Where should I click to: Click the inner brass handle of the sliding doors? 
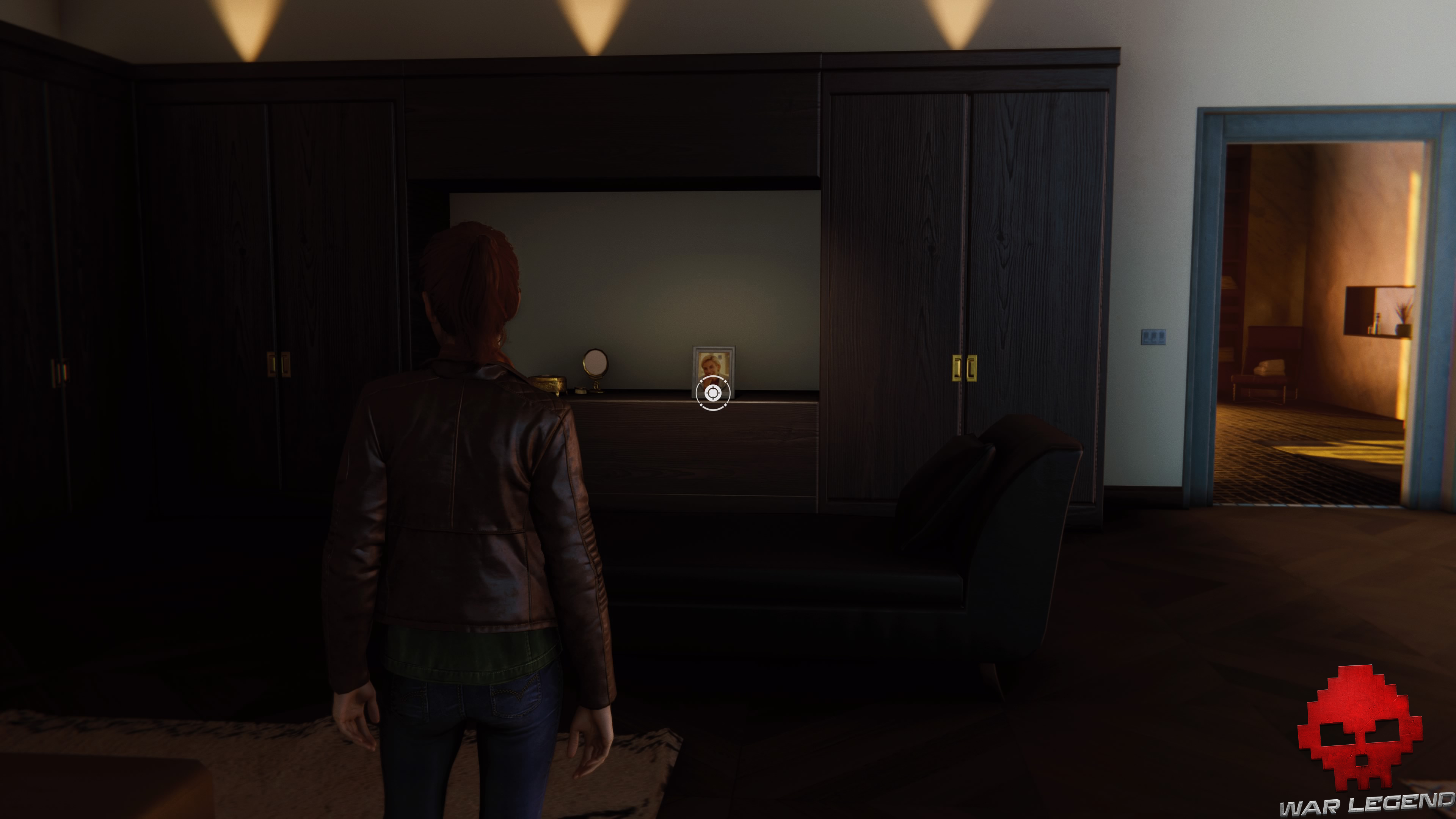(x=957, y=368)
